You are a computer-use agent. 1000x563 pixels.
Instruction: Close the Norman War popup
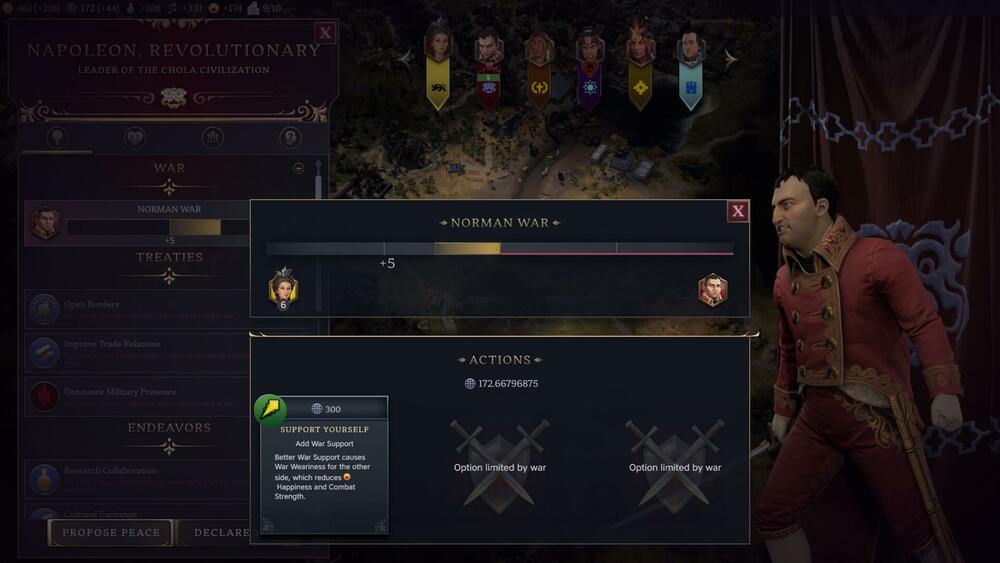(x=738, y=210)
